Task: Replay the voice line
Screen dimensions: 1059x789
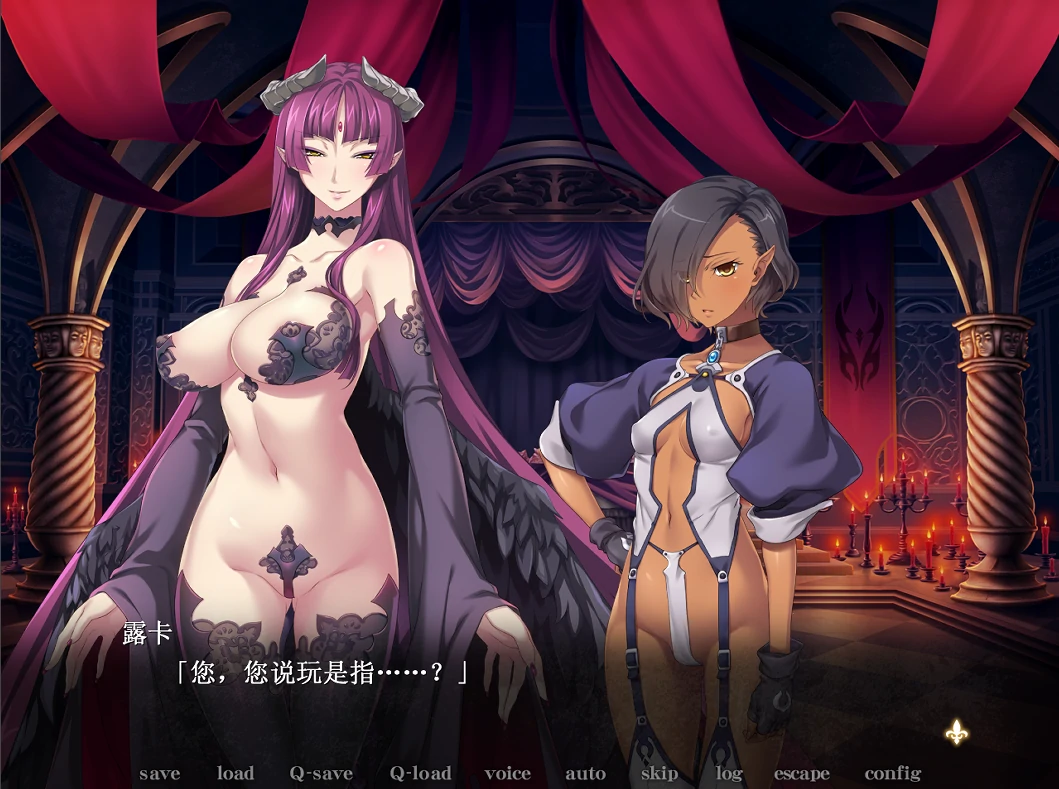Action: pos(508,774)
